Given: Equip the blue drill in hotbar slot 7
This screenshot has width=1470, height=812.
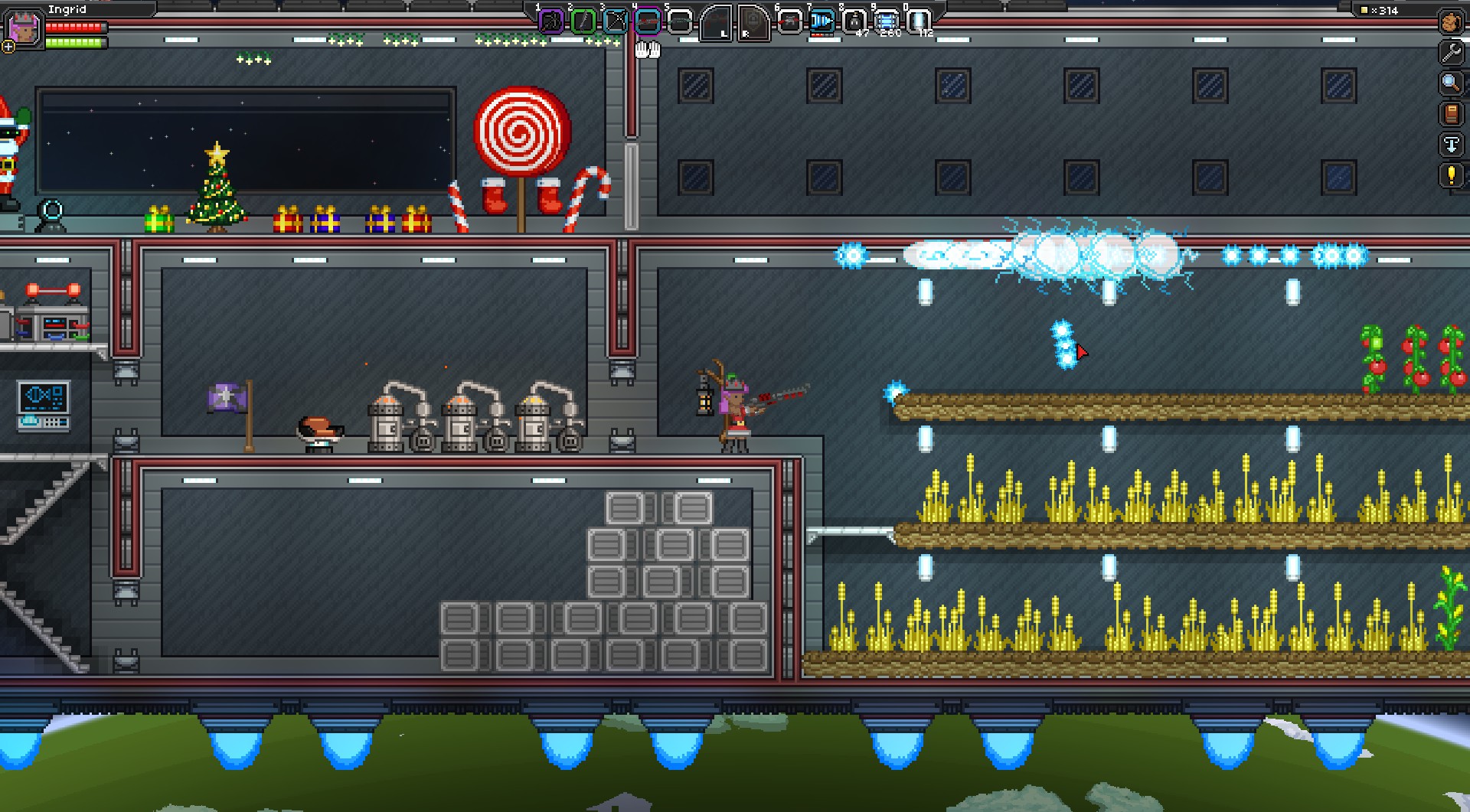Looking at the screenshot, I should 822,21.
